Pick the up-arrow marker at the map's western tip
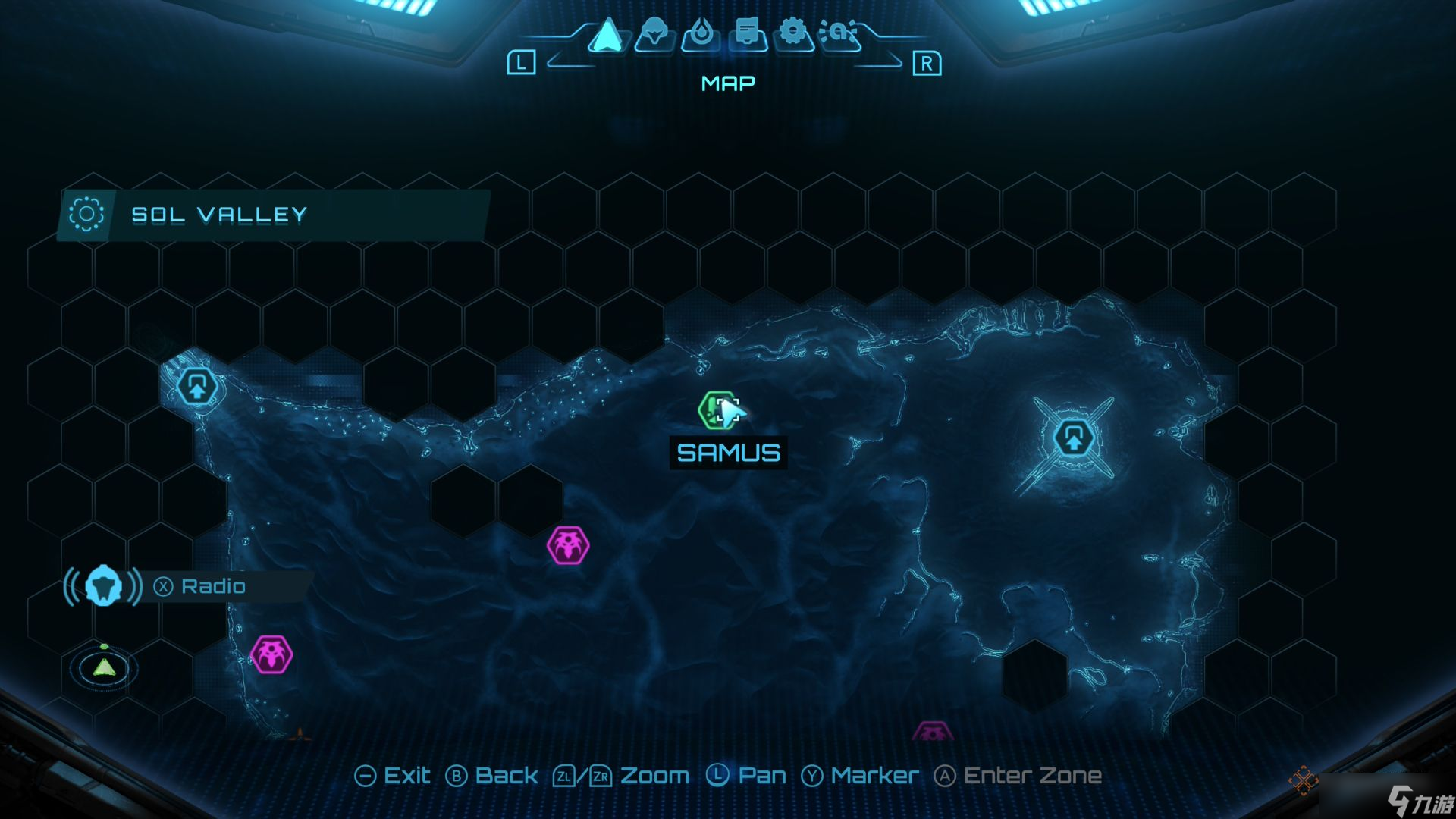The width and height of the screenshot is (1456, 819). [x=196, y=387]
